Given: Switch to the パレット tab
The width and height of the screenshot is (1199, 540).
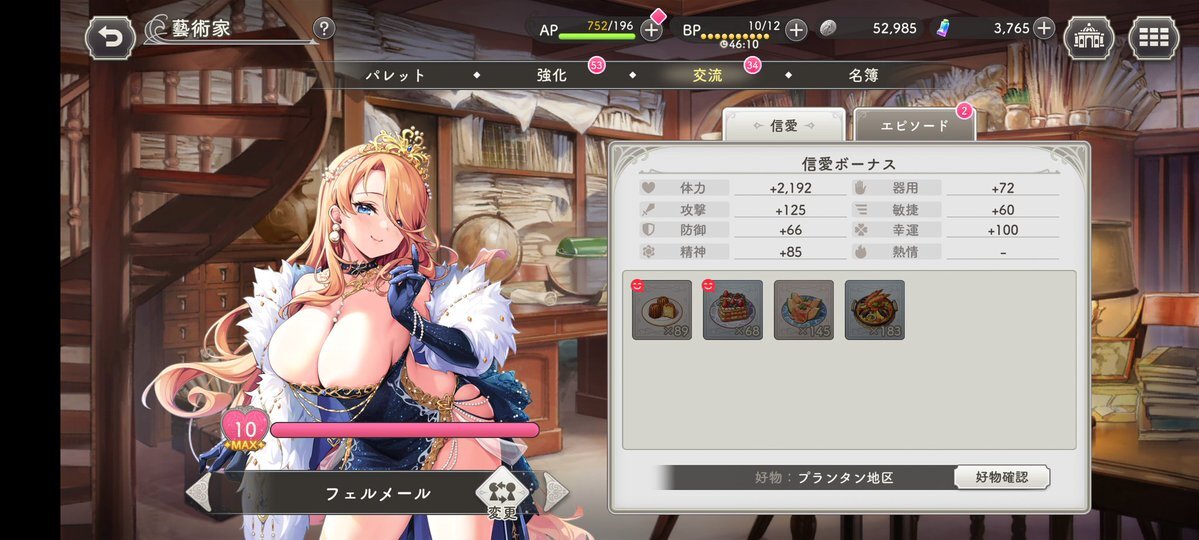Looking at the screenshot, I should [x=395, y=75].
